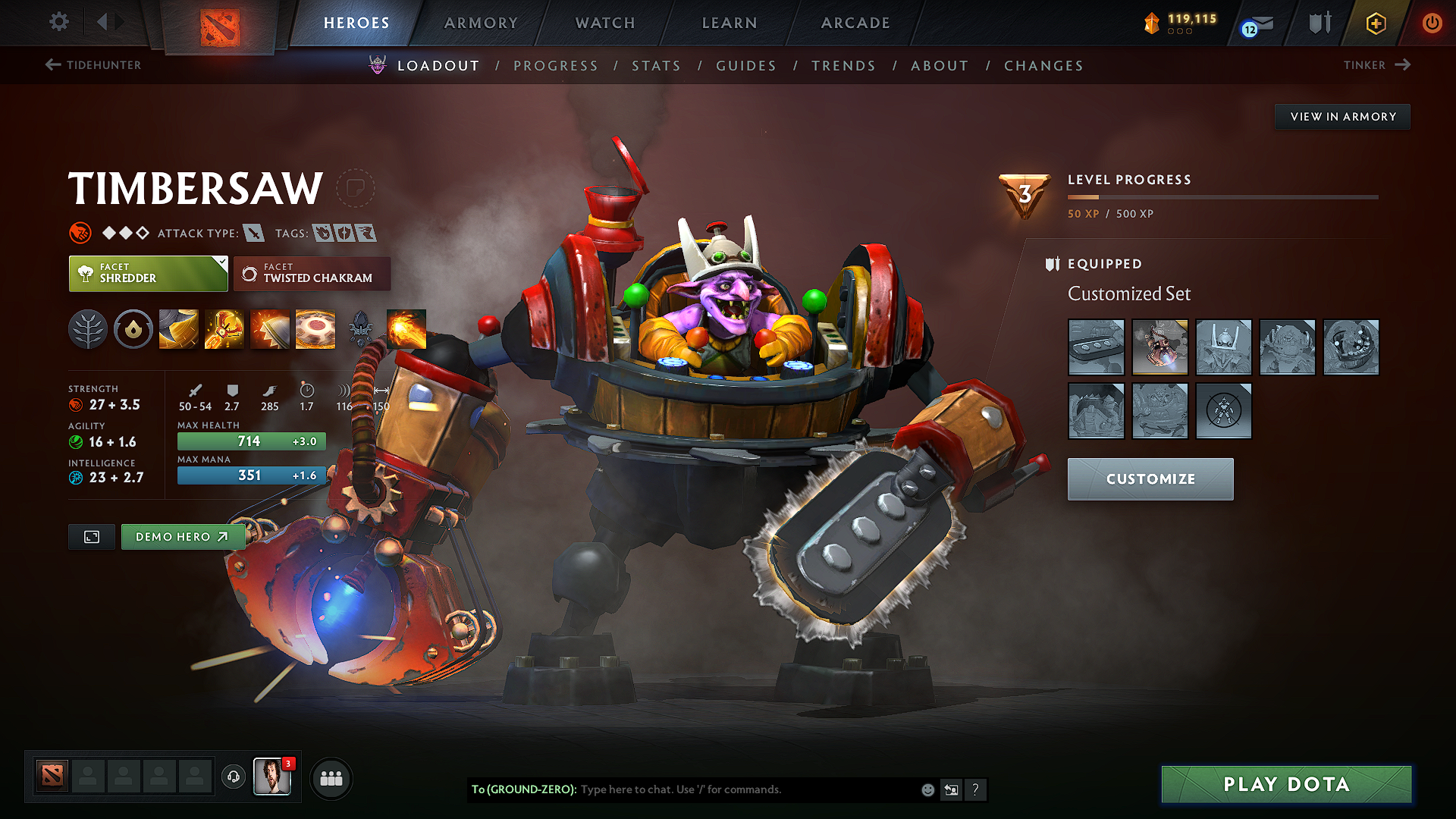1456x819 pixels.
Task: Open the Whirling Death ability icon
Action: (x=178, y=328)
